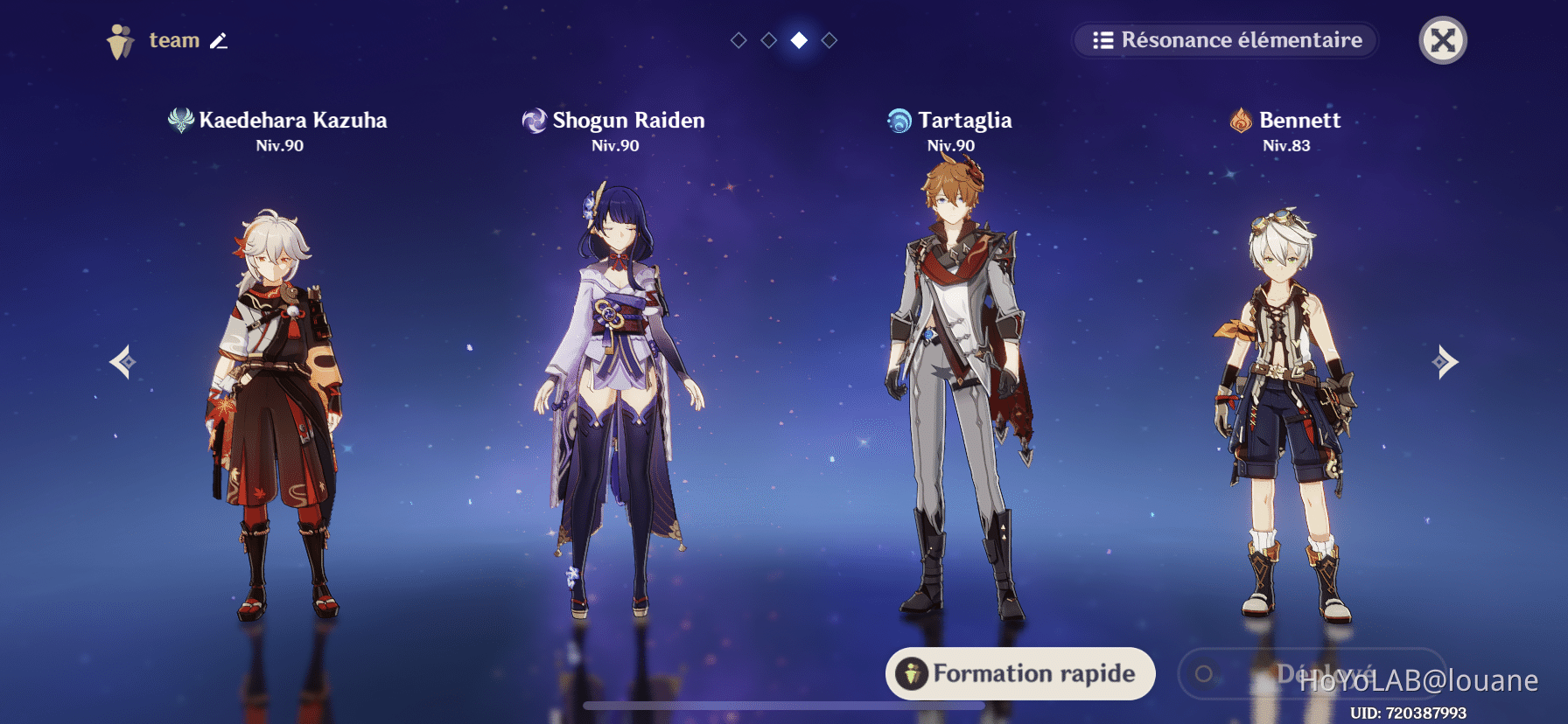
Task: Select the third page indicator diamond at top
Action: click(x=799, y=38)
